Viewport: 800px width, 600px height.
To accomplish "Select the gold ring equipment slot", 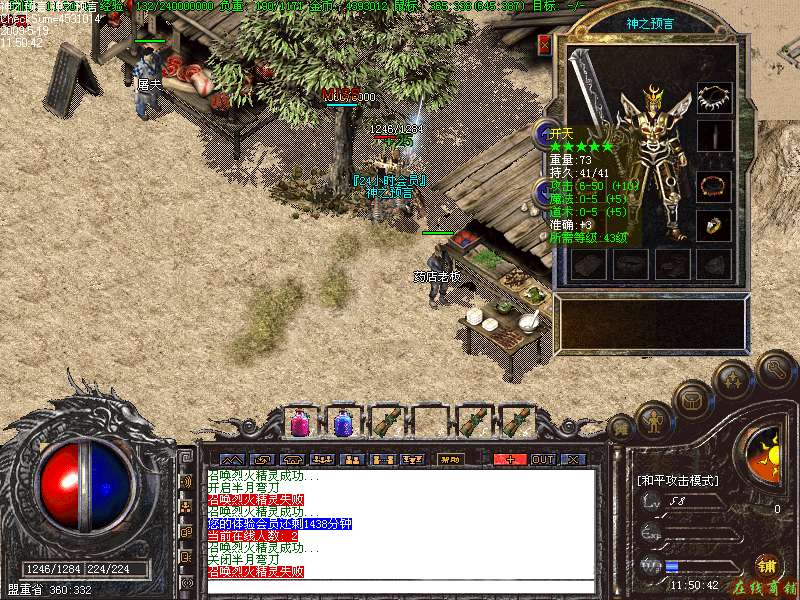I will 714,225.
